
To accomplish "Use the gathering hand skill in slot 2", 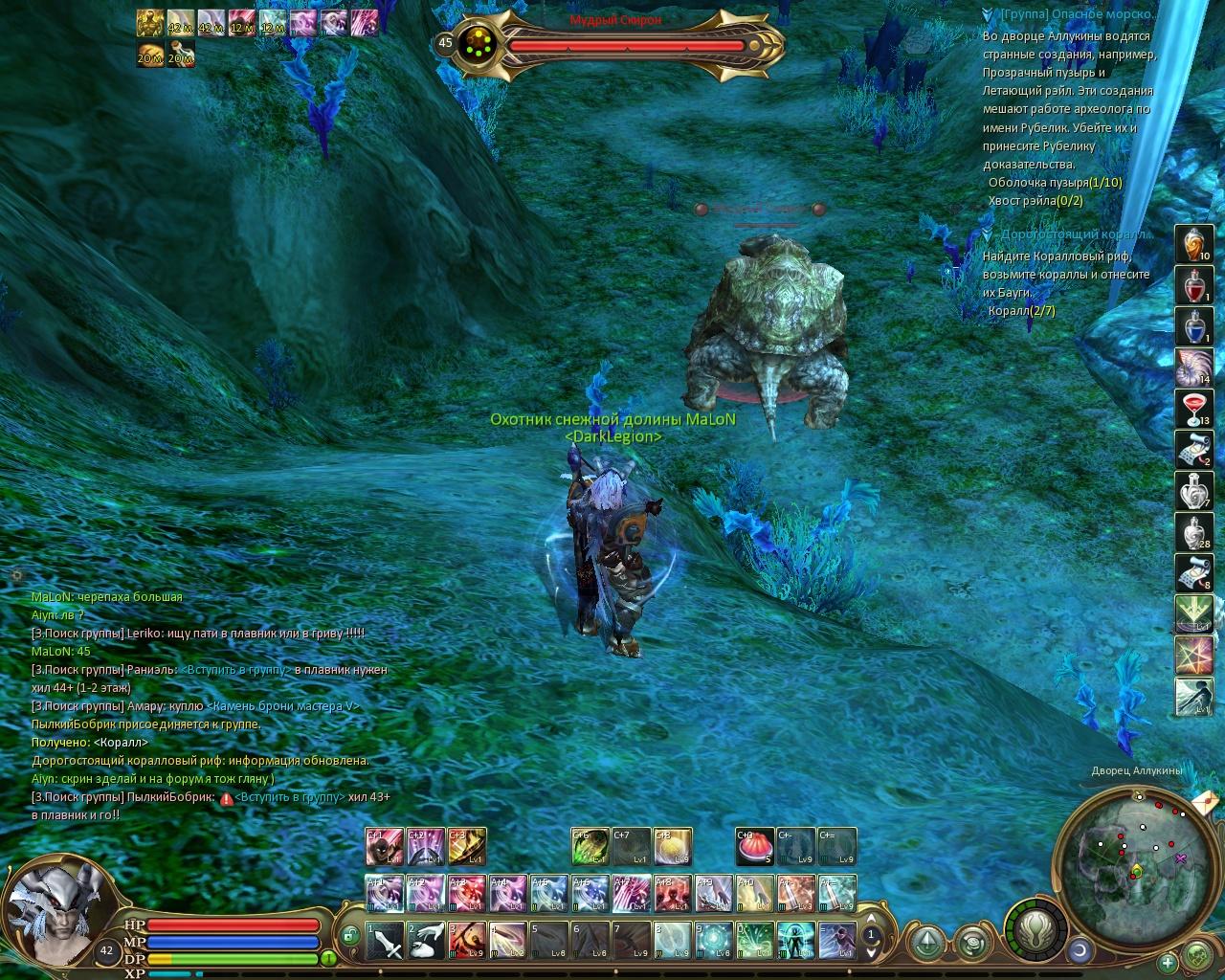I will coord(427,941).
